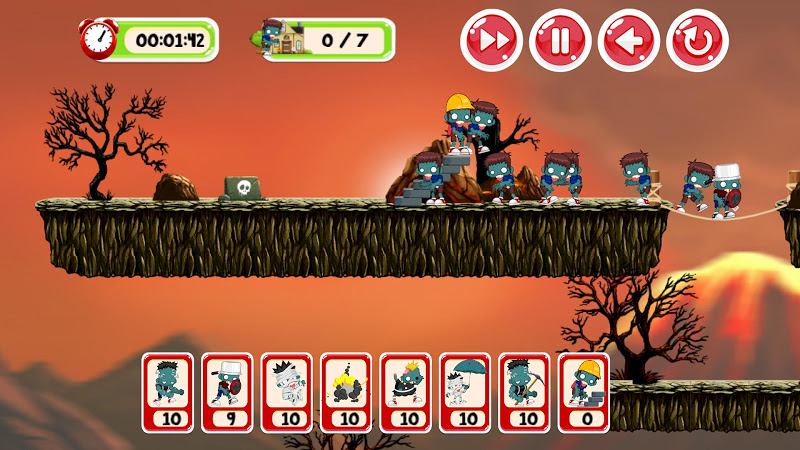Screen dimensions: 800x450
Task: Select the plain walking zombie card
Action: coord(167,392)
